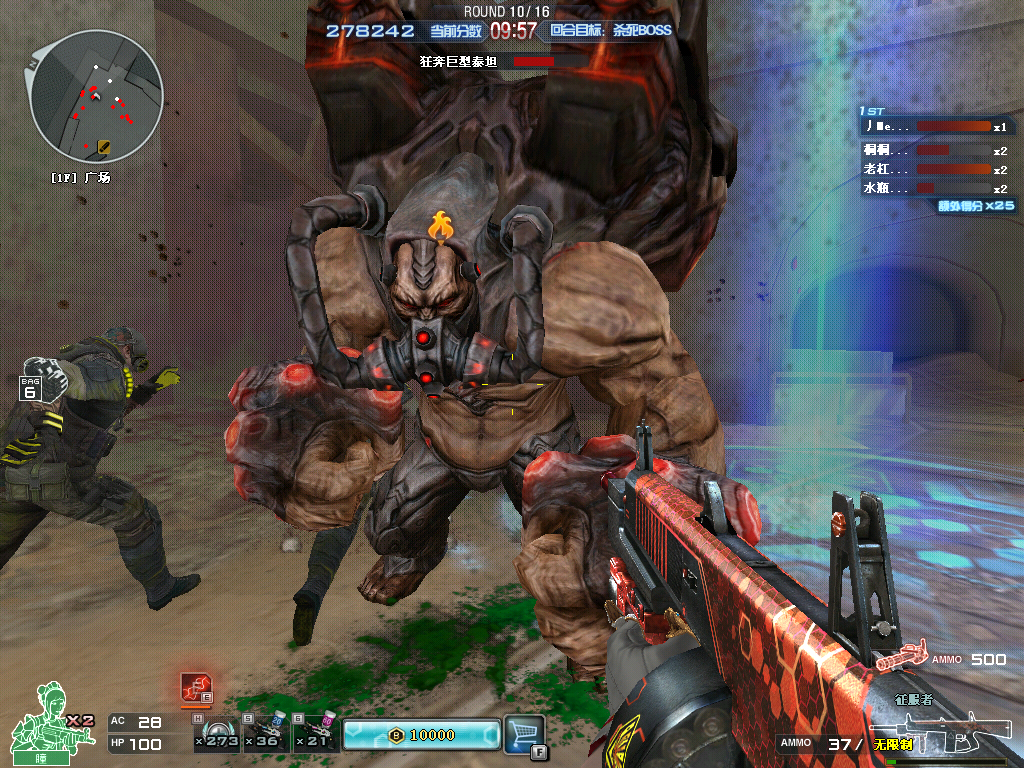The width and height of the screenshot is (1024, 768).
Task: Click the 10000 coin balance bar
Action: 421,735
